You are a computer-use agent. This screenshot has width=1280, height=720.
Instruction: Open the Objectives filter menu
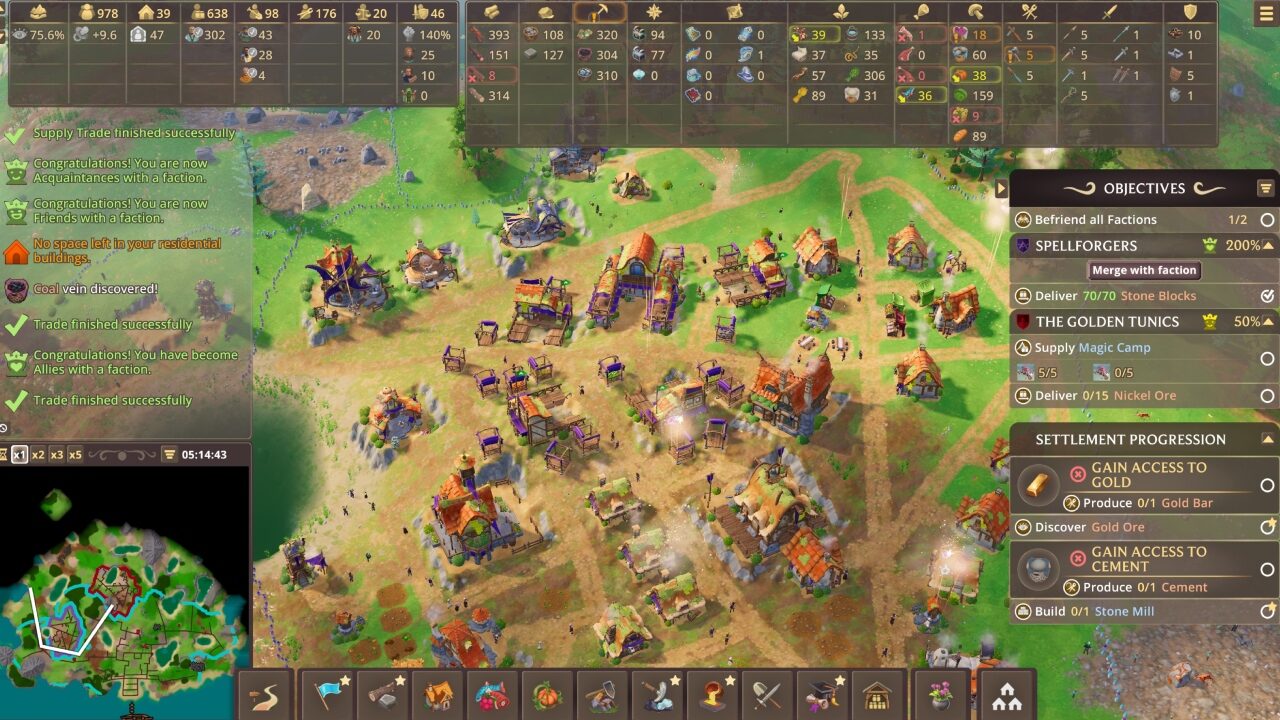pos(1266,188)
